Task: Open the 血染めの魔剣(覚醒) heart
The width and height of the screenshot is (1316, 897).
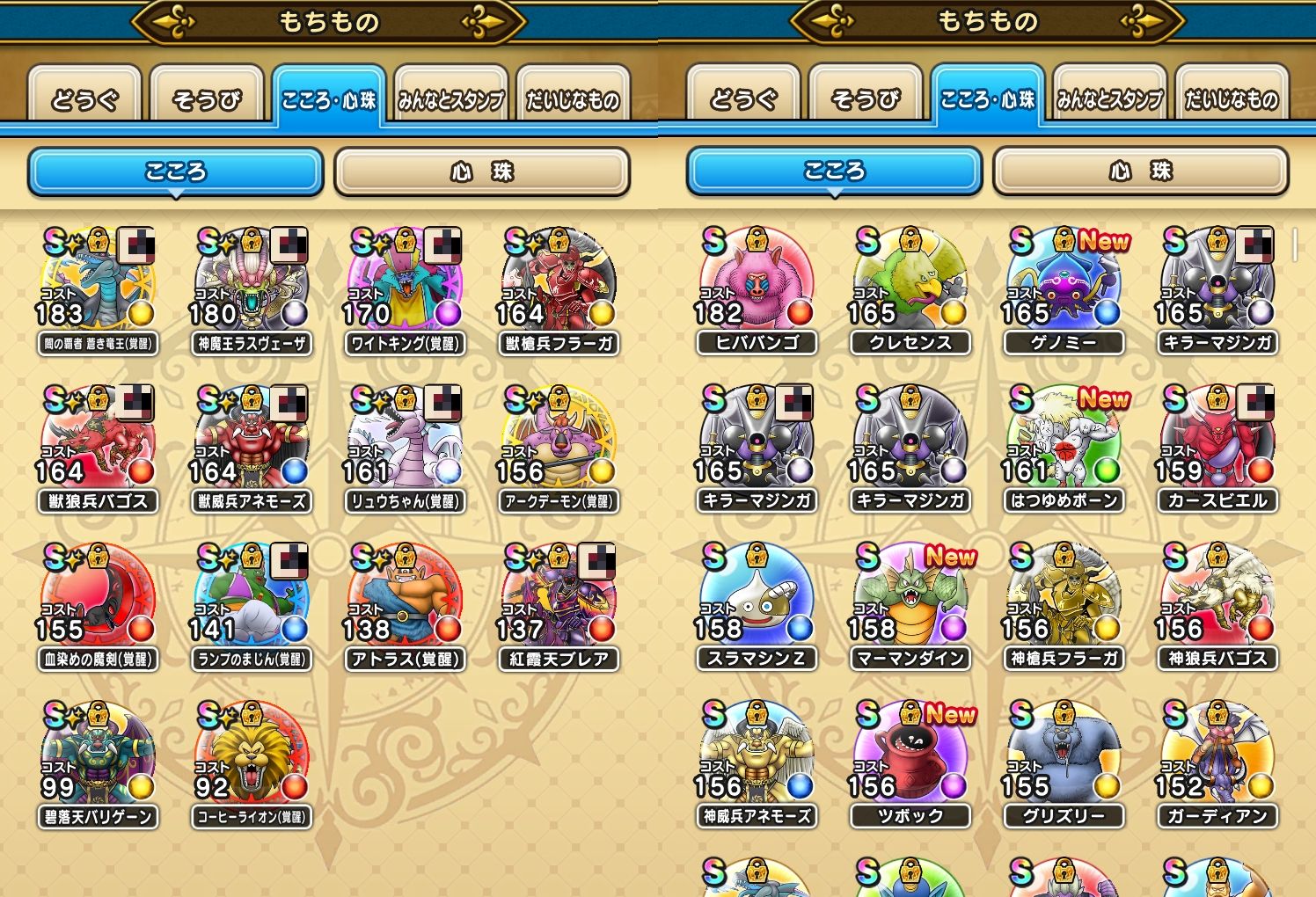Action: click(98, 598)
